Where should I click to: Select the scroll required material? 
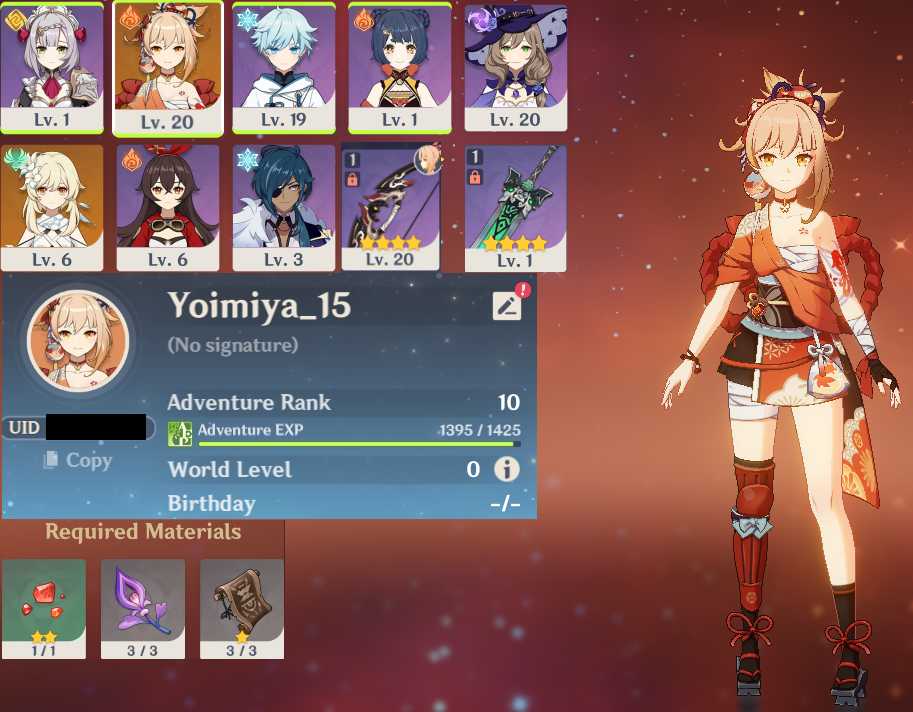[x=242, y=608]
